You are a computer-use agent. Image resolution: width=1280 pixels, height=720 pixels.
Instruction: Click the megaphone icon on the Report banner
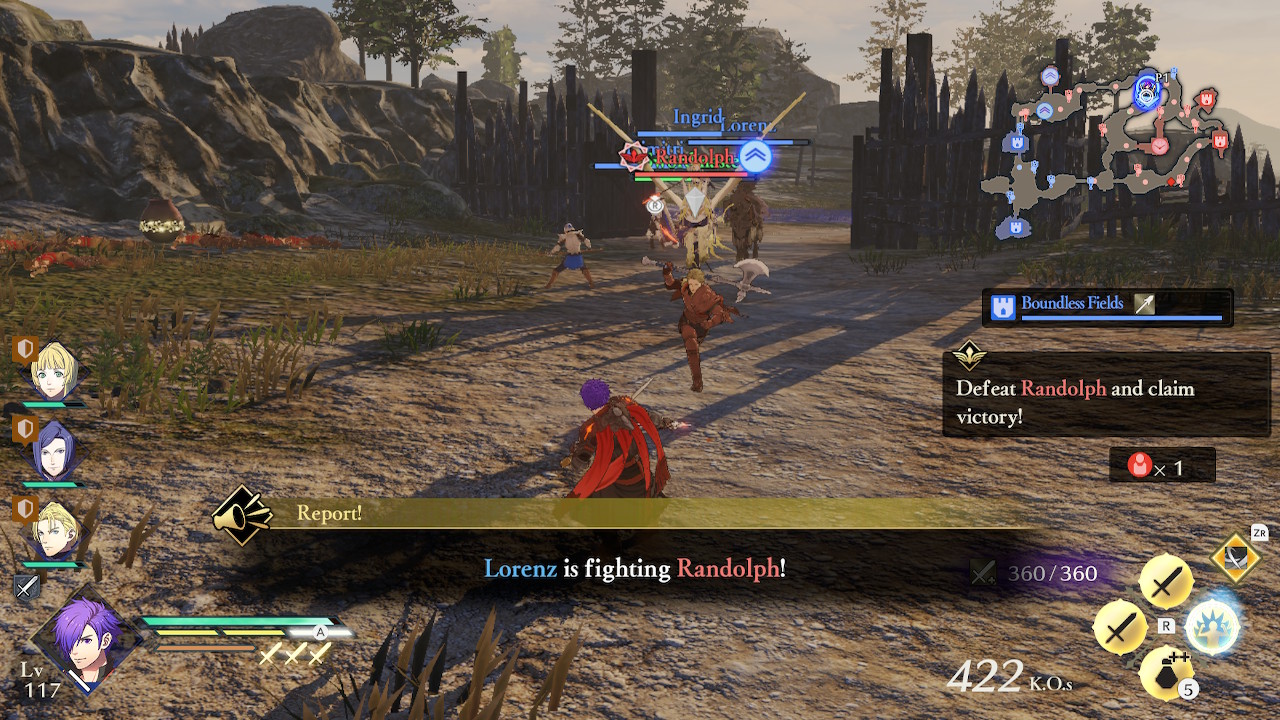[243, 515]
